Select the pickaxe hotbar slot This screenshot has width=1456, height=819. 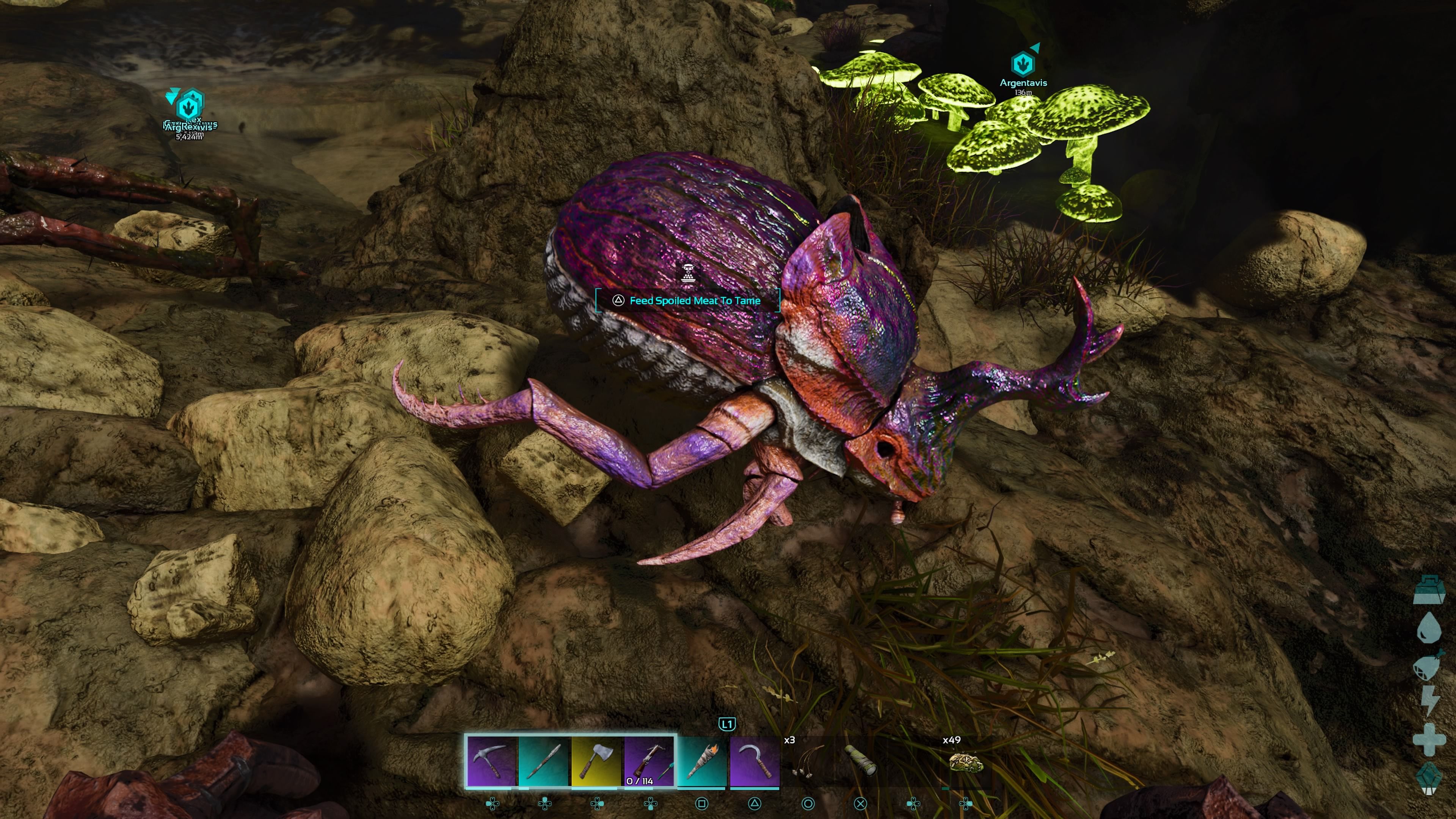click(x=491, y=760)
